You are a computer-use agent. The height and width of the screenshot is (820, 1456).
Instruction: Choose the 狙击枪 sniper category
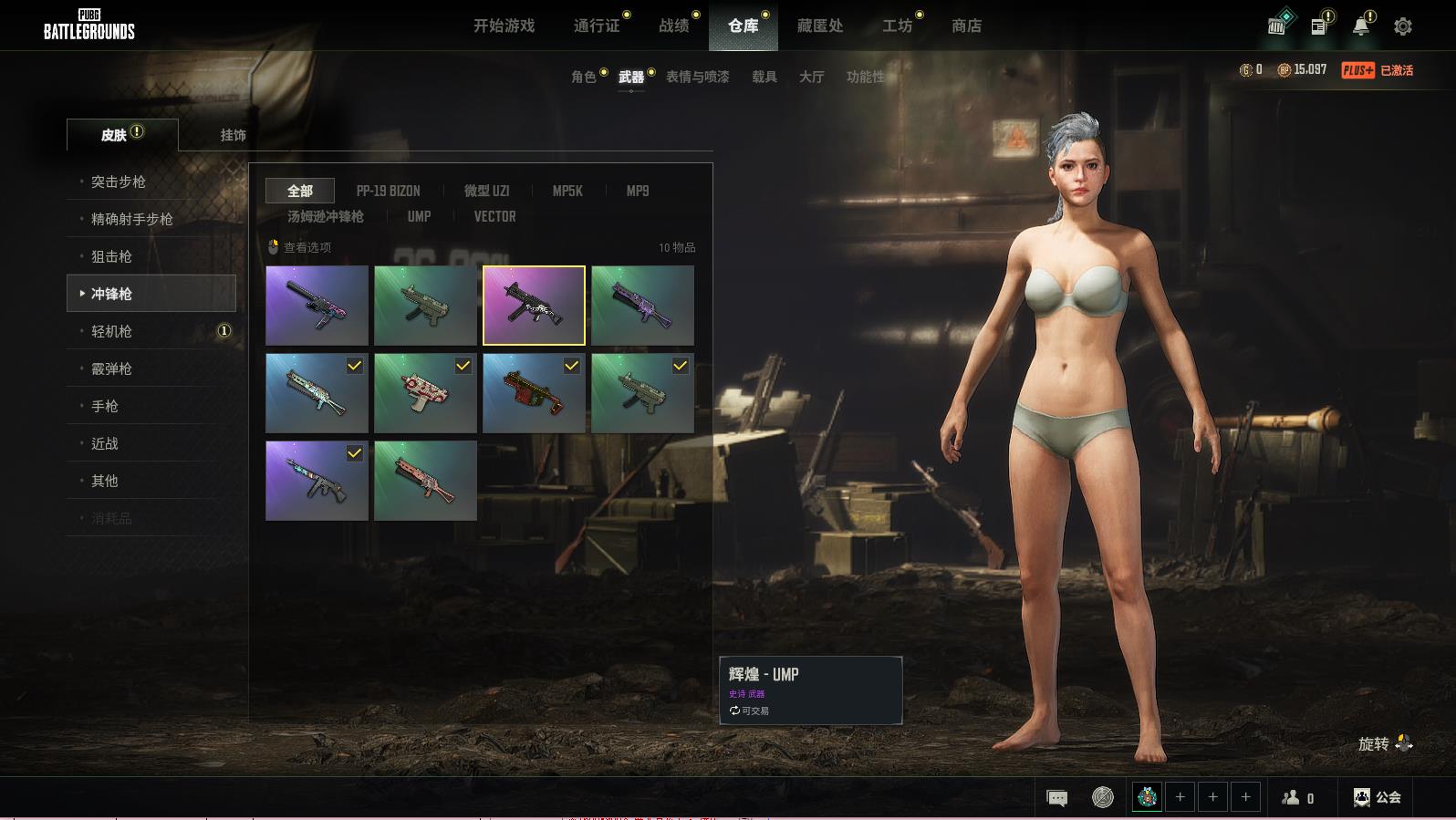(111, 256)
